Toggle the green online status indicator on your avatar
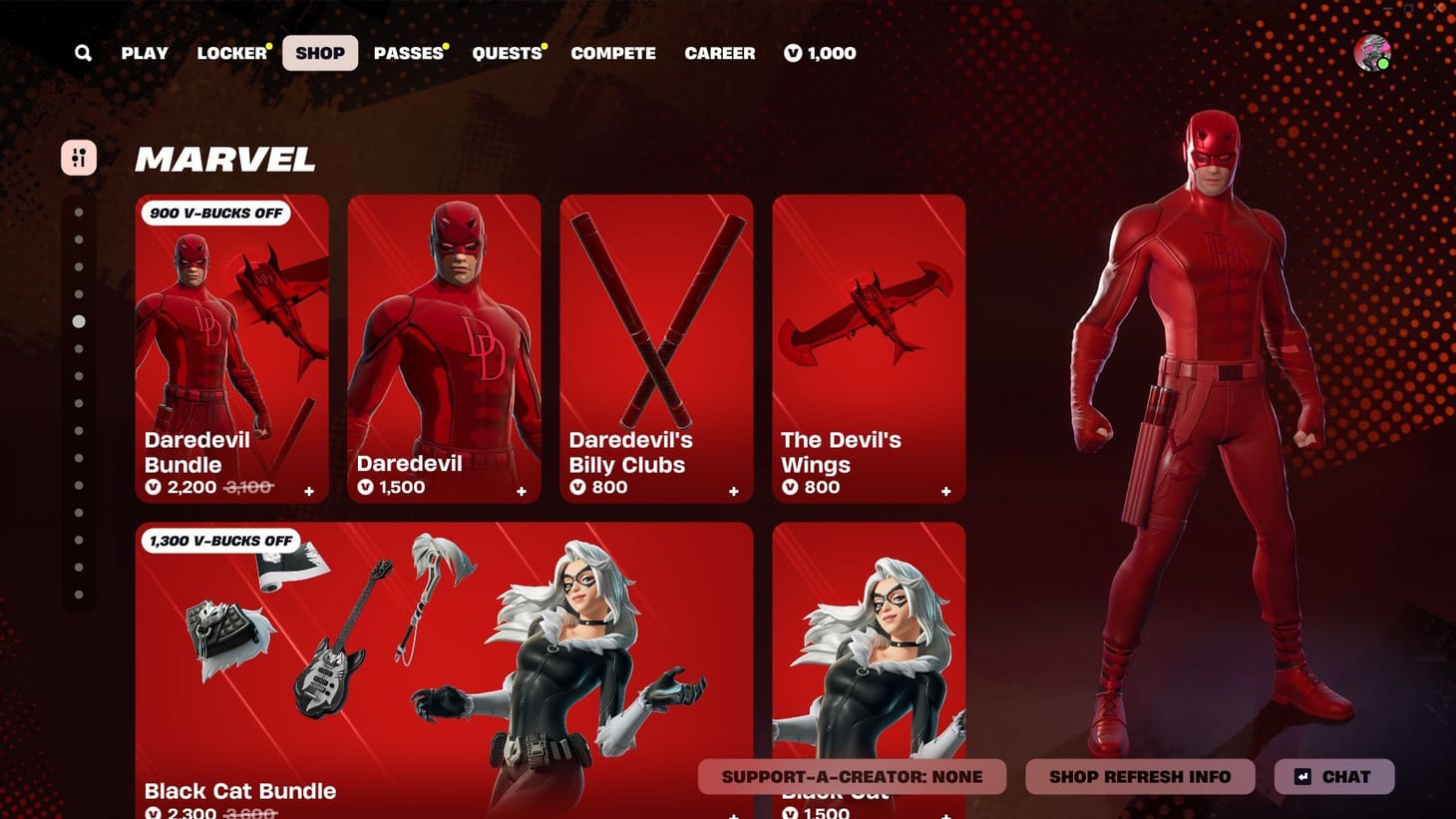Image resolution: width=1456 pixels, height=819 pixels. click(x=1386, y=64)
